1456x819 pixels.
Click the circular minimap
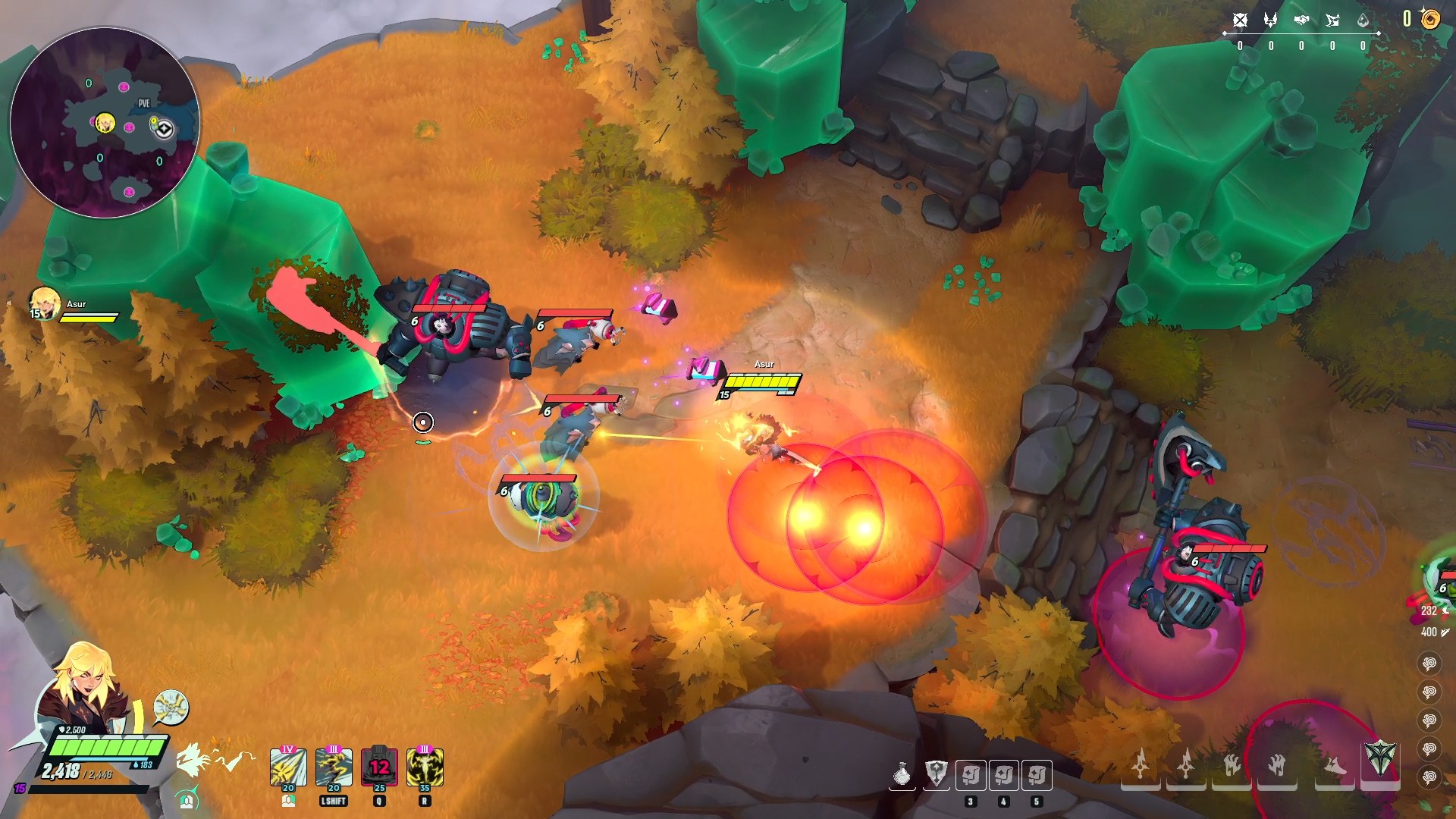(x=105, y=123)
